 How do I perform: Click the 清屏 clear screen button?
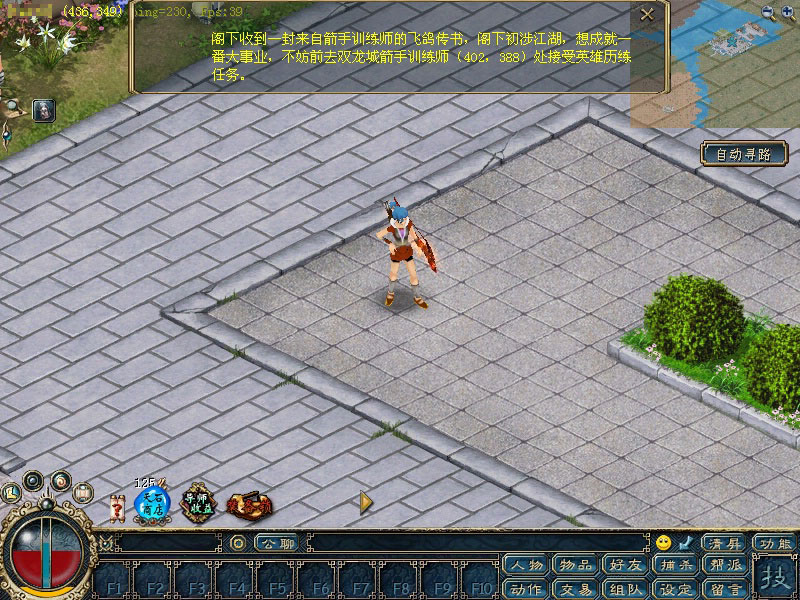coord(725,543)
